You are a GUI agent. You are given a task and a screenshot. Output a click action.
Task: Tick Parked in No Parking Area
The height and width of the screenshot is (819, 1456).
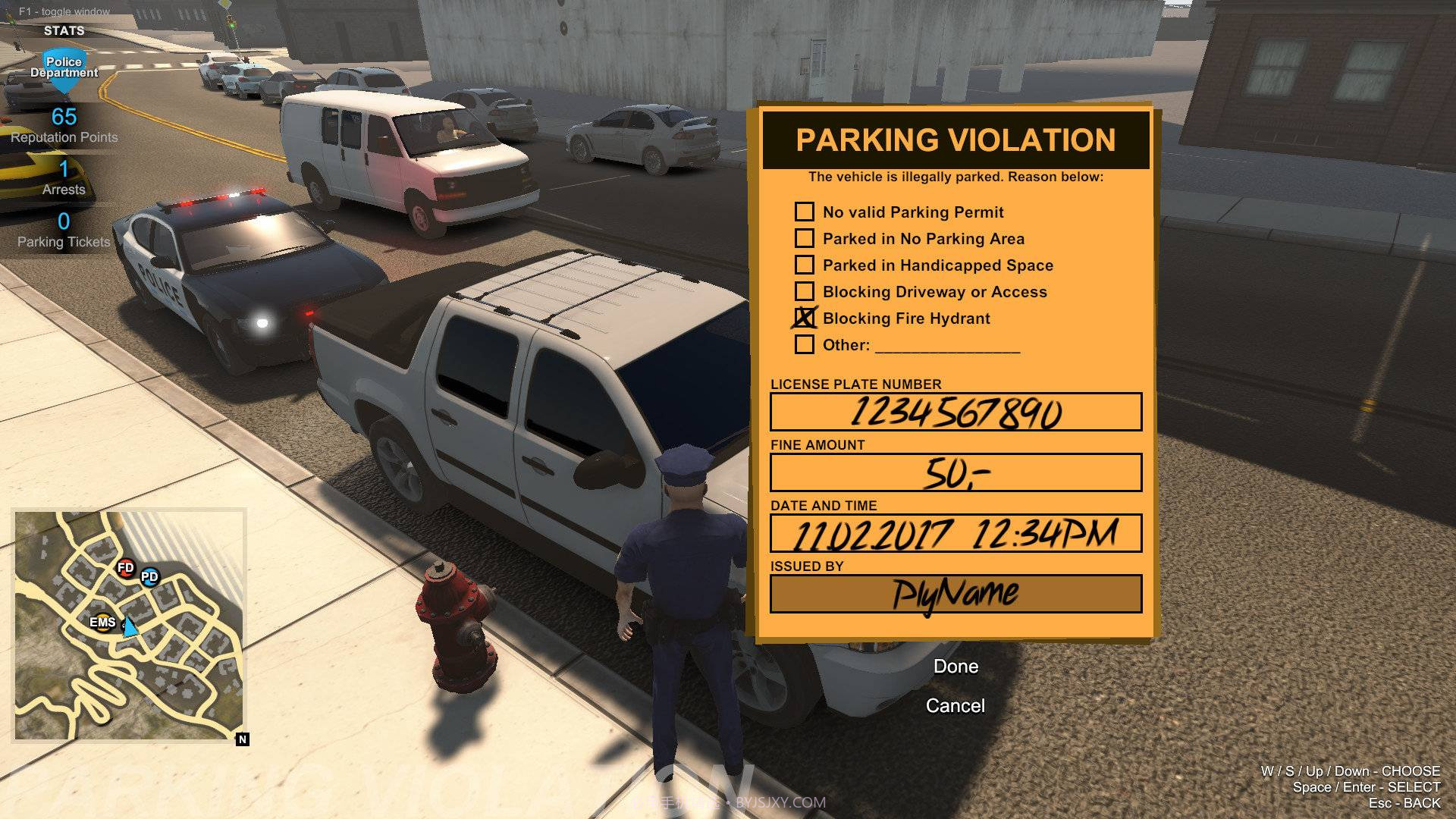[x=804, y=238]
